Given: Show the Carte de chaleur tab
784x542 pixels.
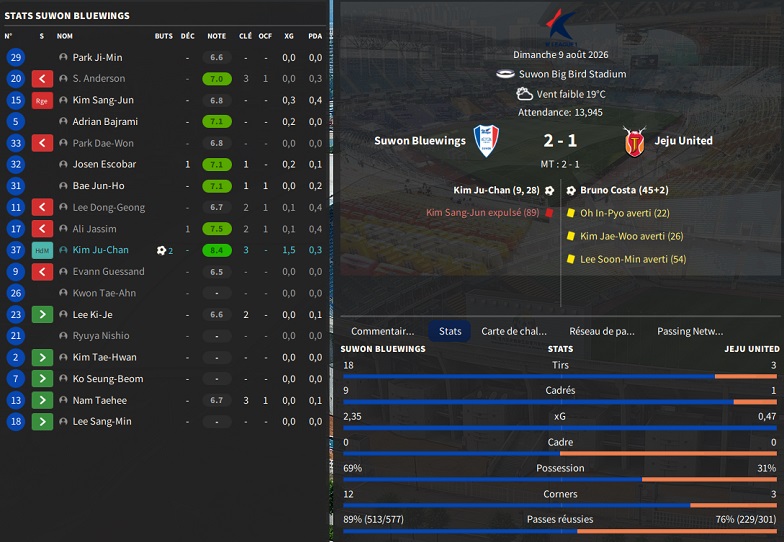Looking at the screenshot, I should tap(514, 331).
